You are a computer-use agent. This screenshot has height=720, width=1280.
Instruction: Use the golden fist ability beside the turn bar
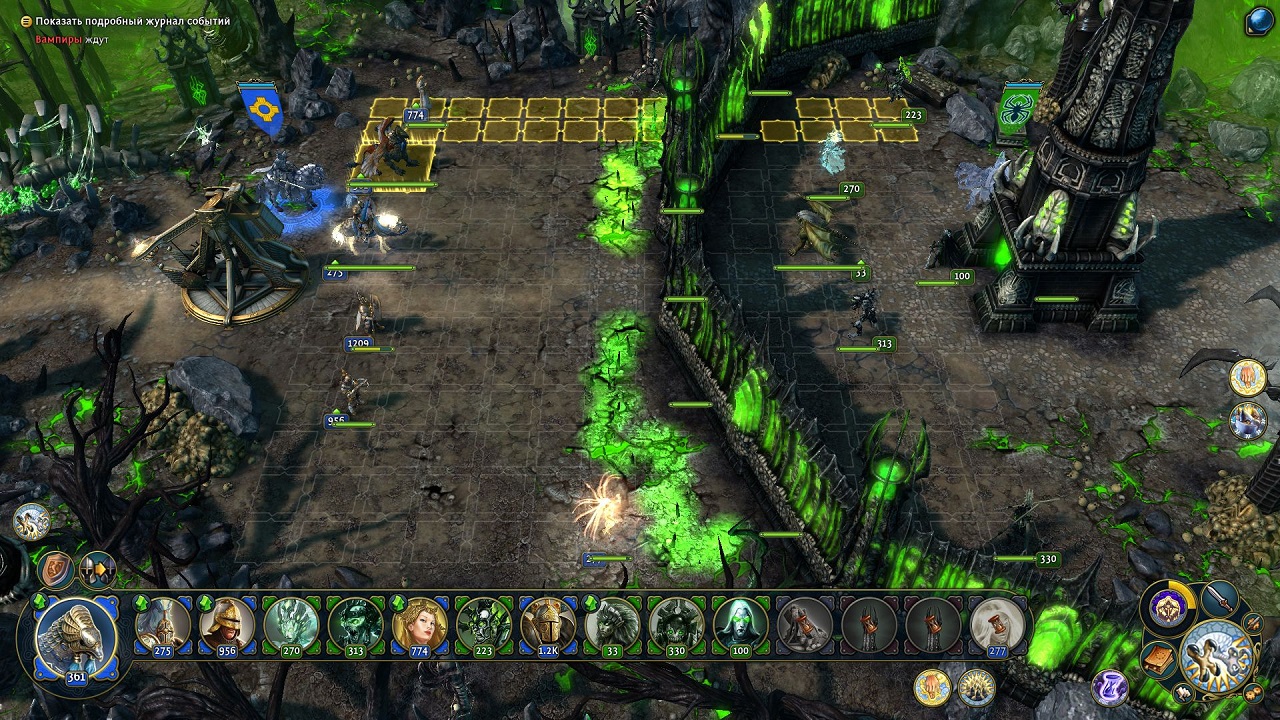pos(932,687)
